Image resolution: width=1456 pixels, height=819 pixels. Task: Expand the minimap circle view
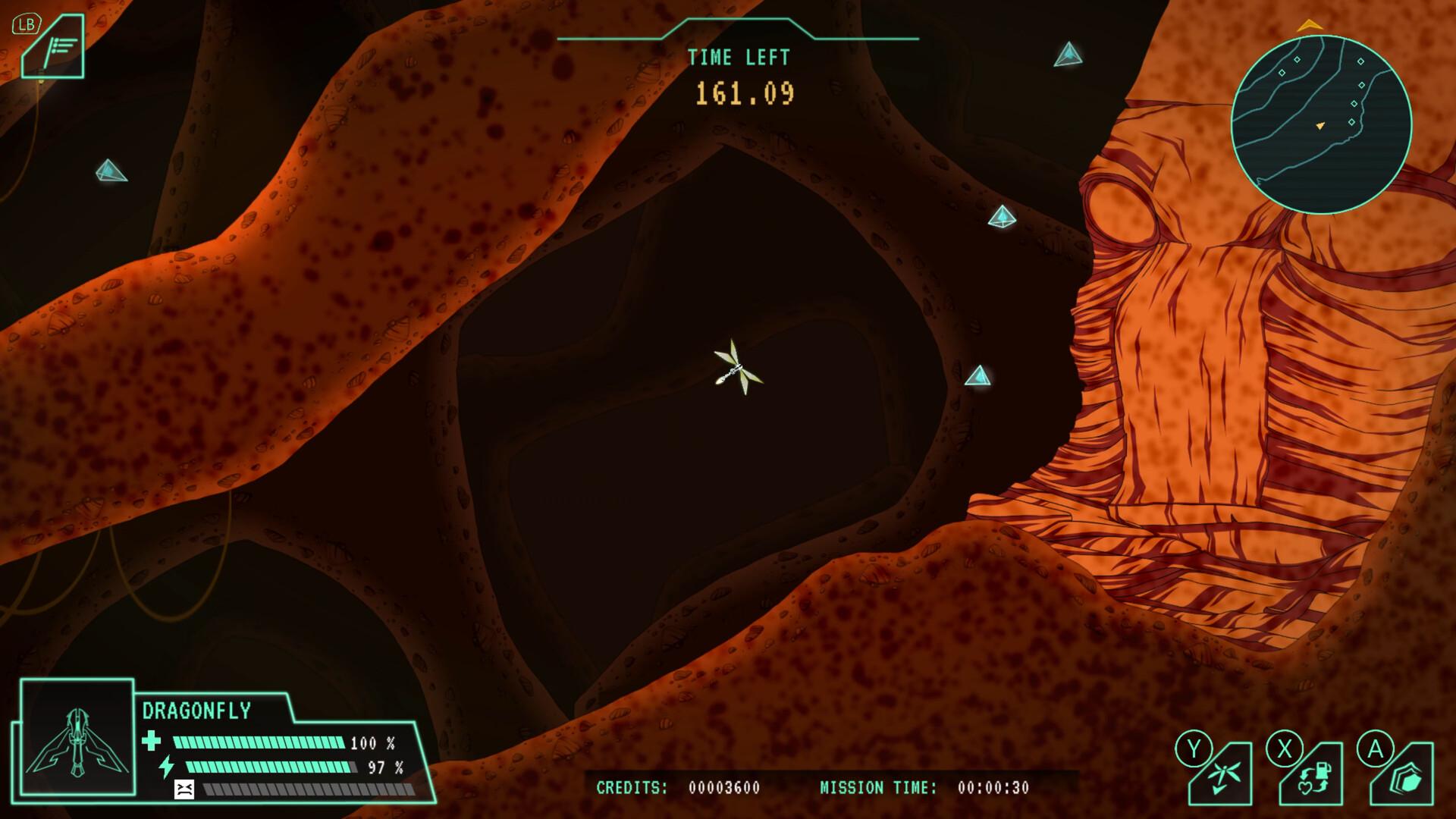coord(1319,121)
